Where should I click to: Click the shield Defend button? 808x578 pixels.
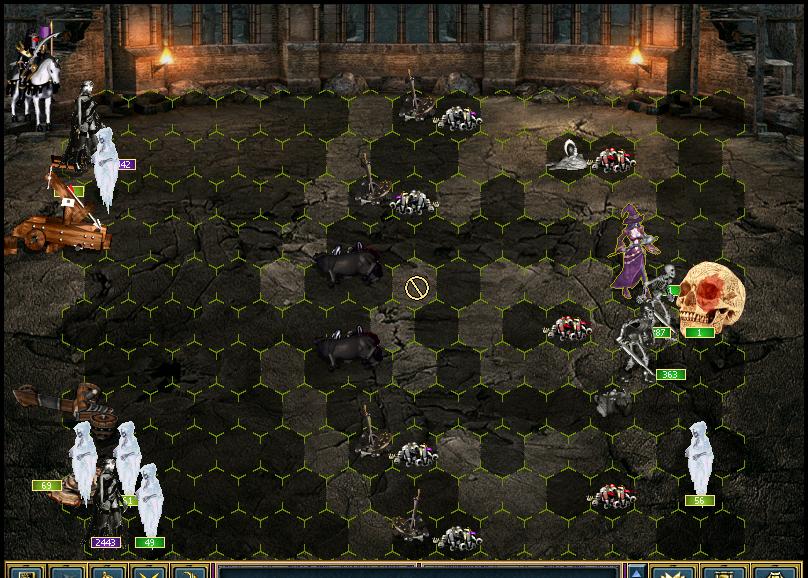(x=768, y=572)
